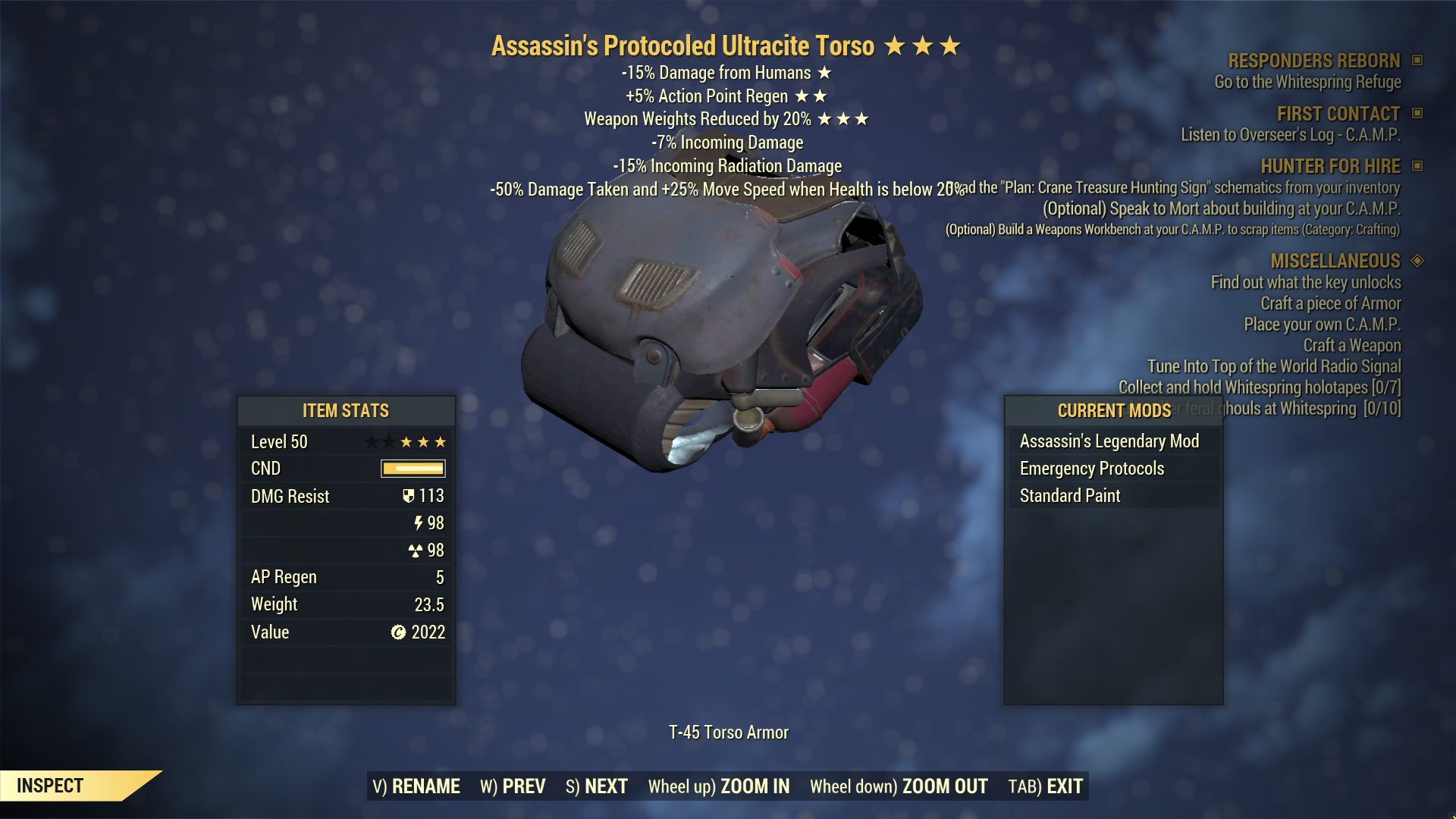Click the RENAME button in the bottom bar
The image size is (1456, 819).
(x=416, y=786)
